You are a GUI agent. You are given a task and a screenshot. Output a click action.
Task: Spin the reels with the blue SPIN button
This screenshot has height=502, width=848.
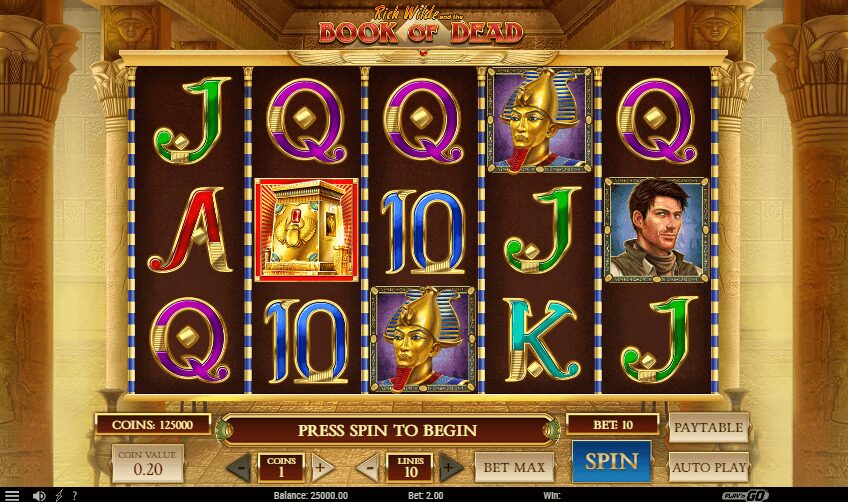coord(611,462)
